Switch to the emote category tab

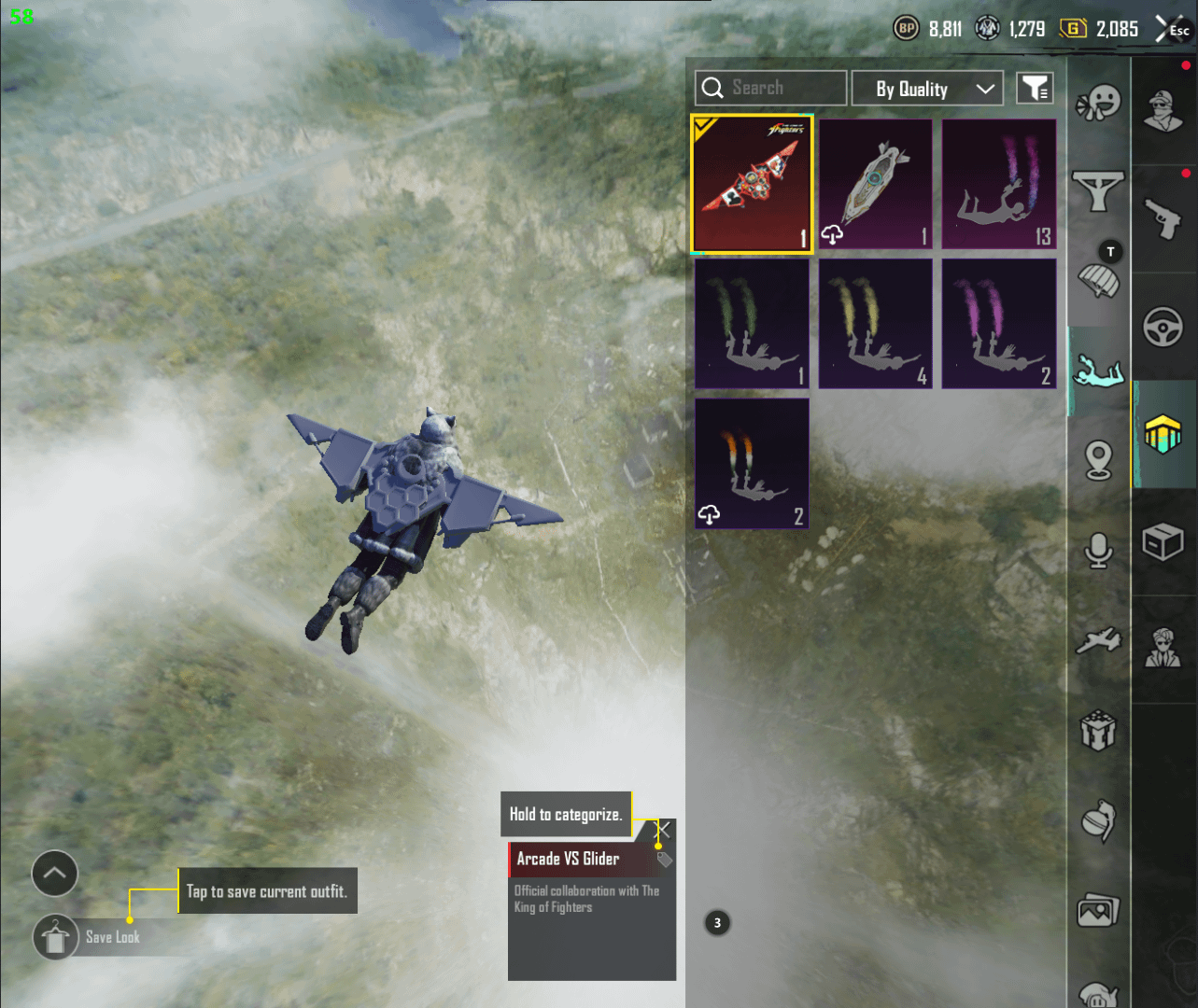[1098, 103]
